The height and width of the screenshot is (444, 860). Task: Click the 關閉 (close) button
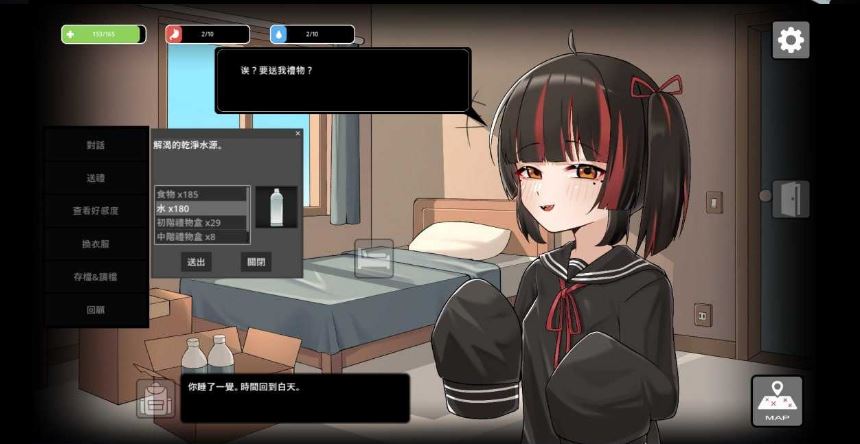[x=256, y=262]
